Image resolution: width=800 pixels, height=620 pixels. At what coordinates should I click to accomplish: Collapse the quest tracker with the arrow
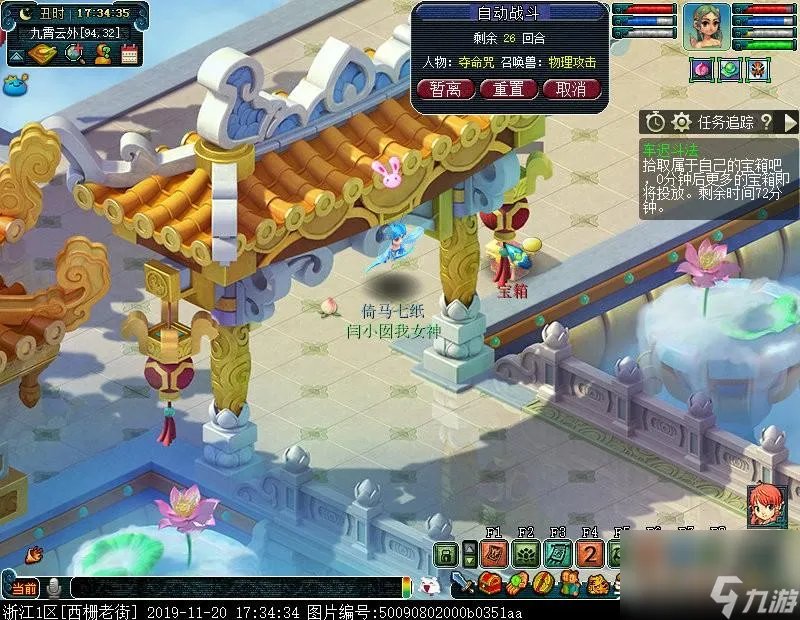(x=789, y=122)
